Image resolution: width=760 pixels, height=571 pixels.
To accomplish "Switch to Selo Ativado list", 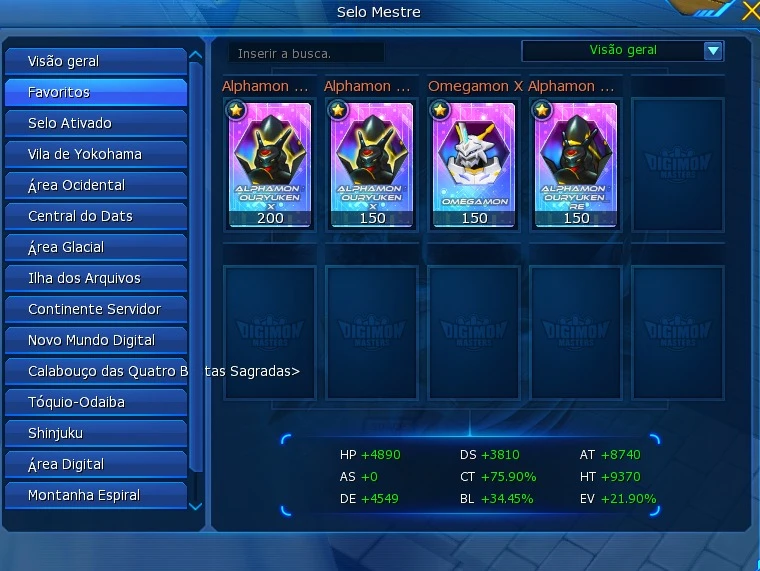I will pos(95,123).
